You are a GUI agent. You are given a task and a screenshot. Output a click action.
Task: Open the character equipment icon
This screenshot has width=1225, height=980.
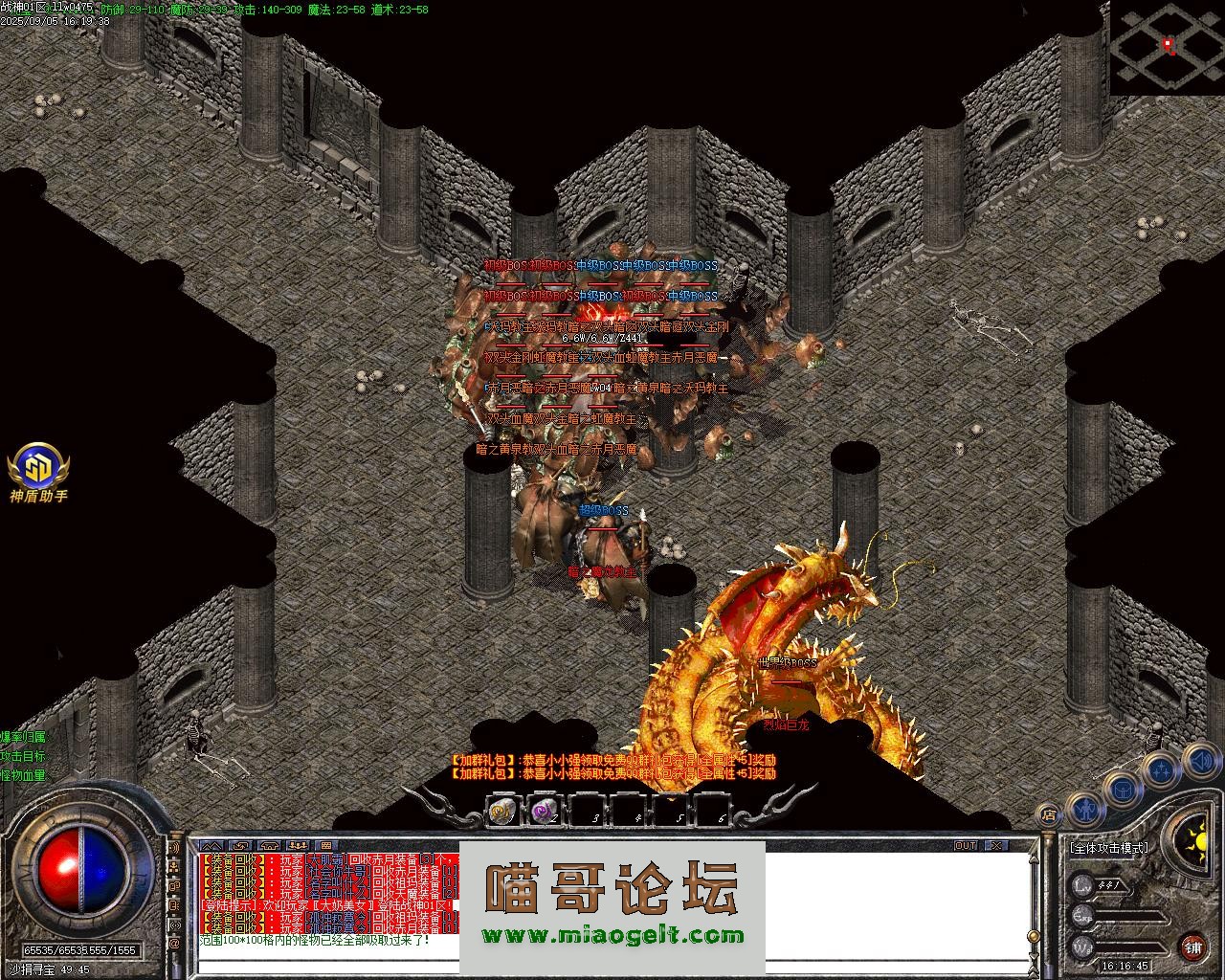tap(1085, 810)
